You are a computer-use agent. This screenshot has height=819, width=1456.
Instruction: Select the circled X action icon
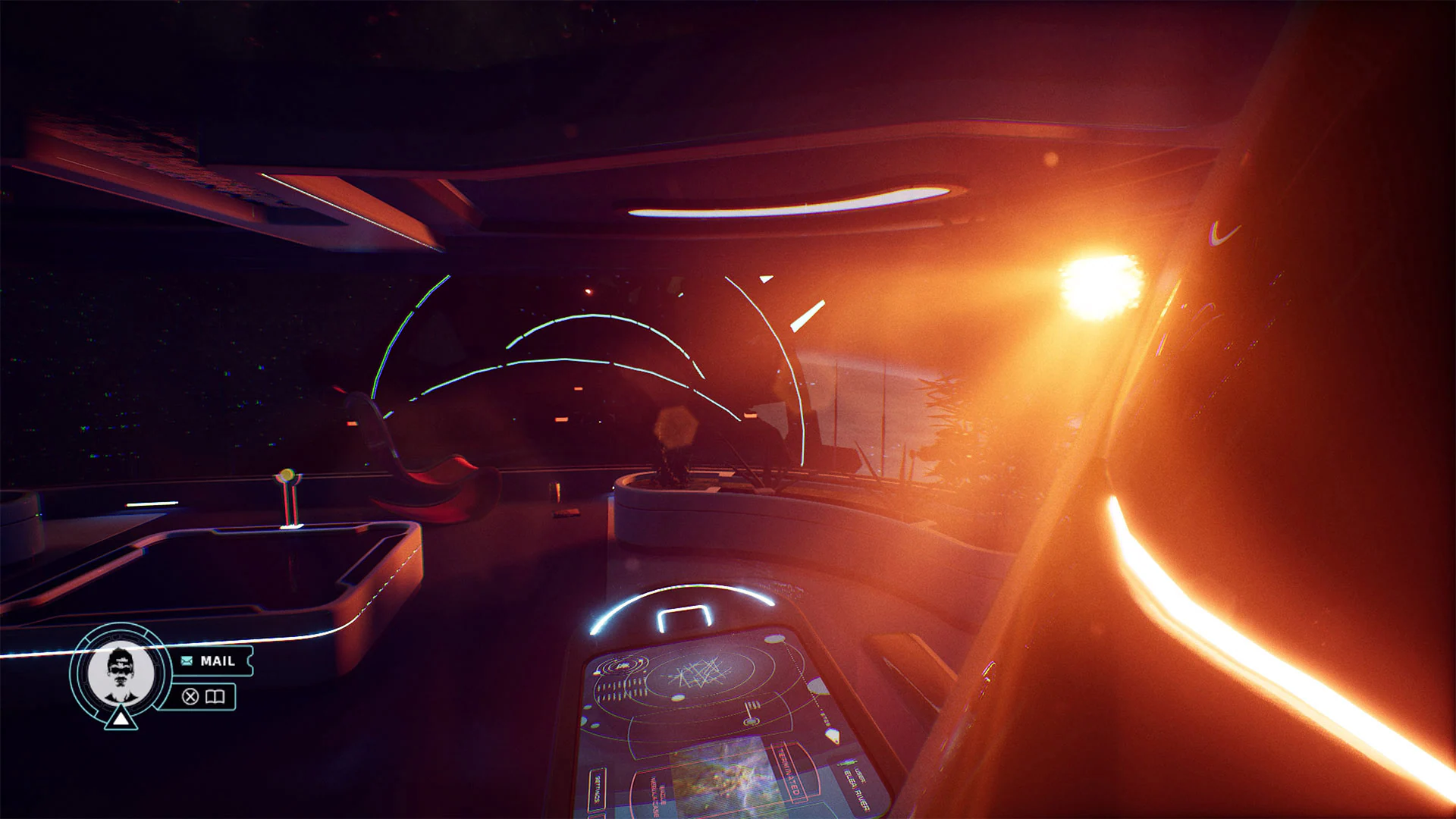(x=190, y=695)
